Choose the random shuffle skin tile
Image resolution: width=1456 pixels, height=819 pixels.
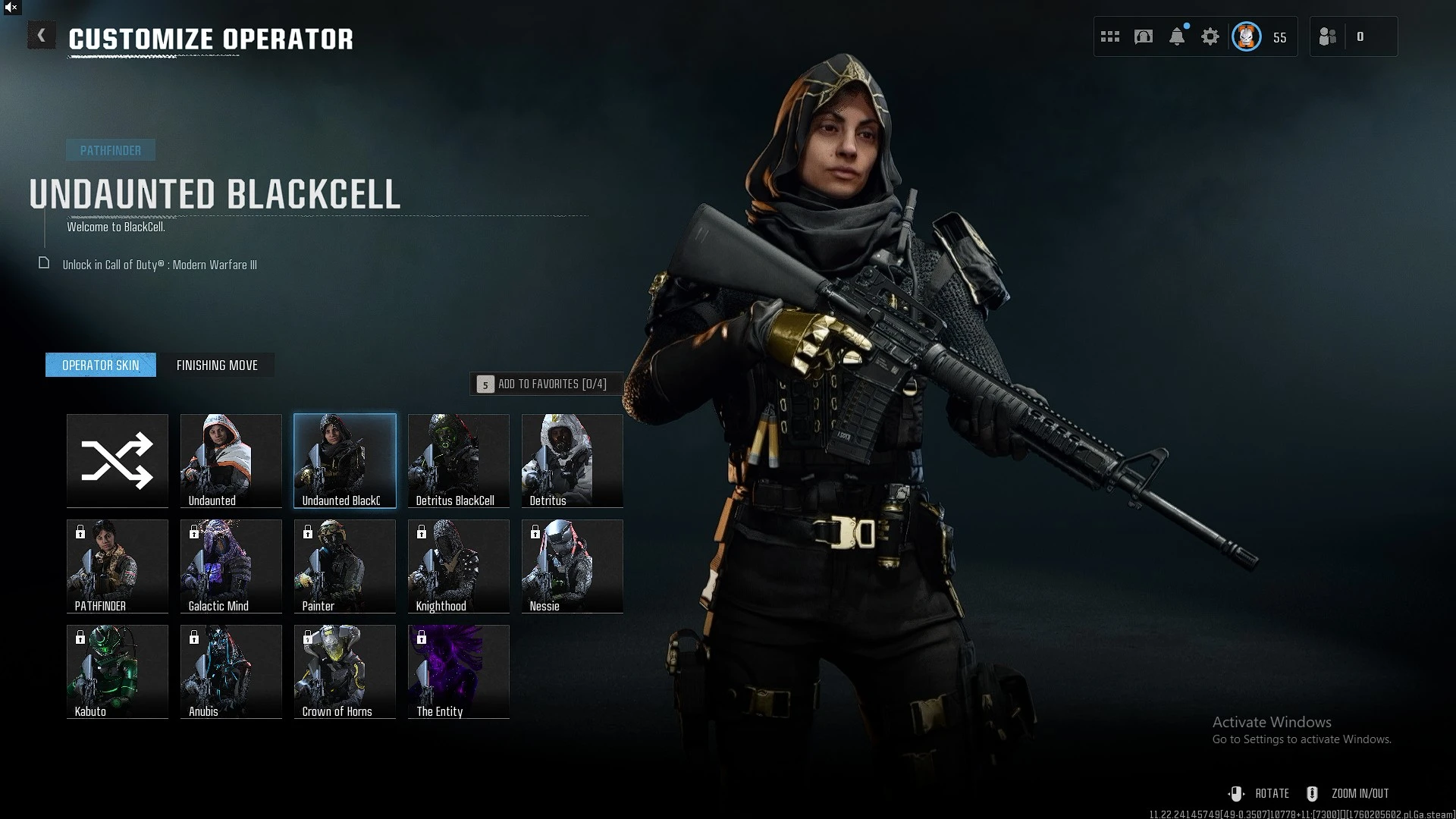(118, 460)
